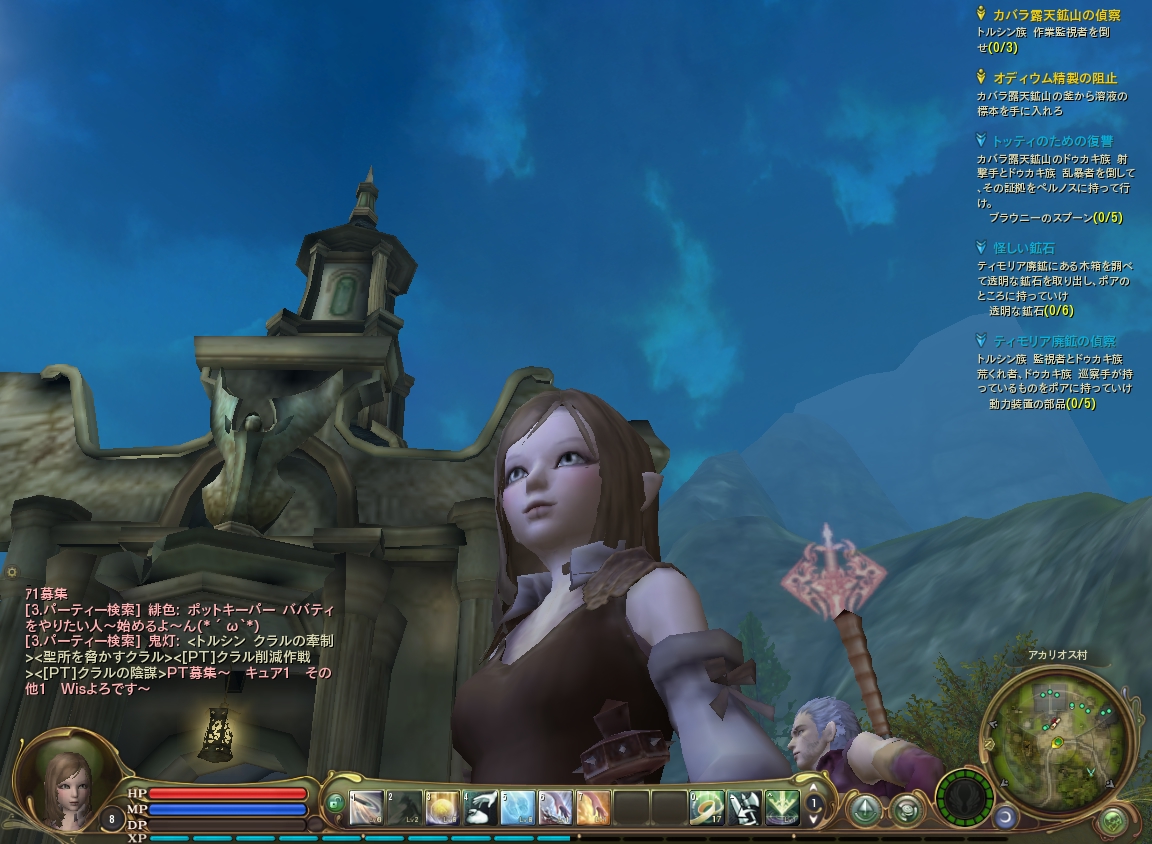The height and width of the screenshot is (844, 1152).
Task: Cast the light blue skill in slot 5
Action: pos(518,807)
